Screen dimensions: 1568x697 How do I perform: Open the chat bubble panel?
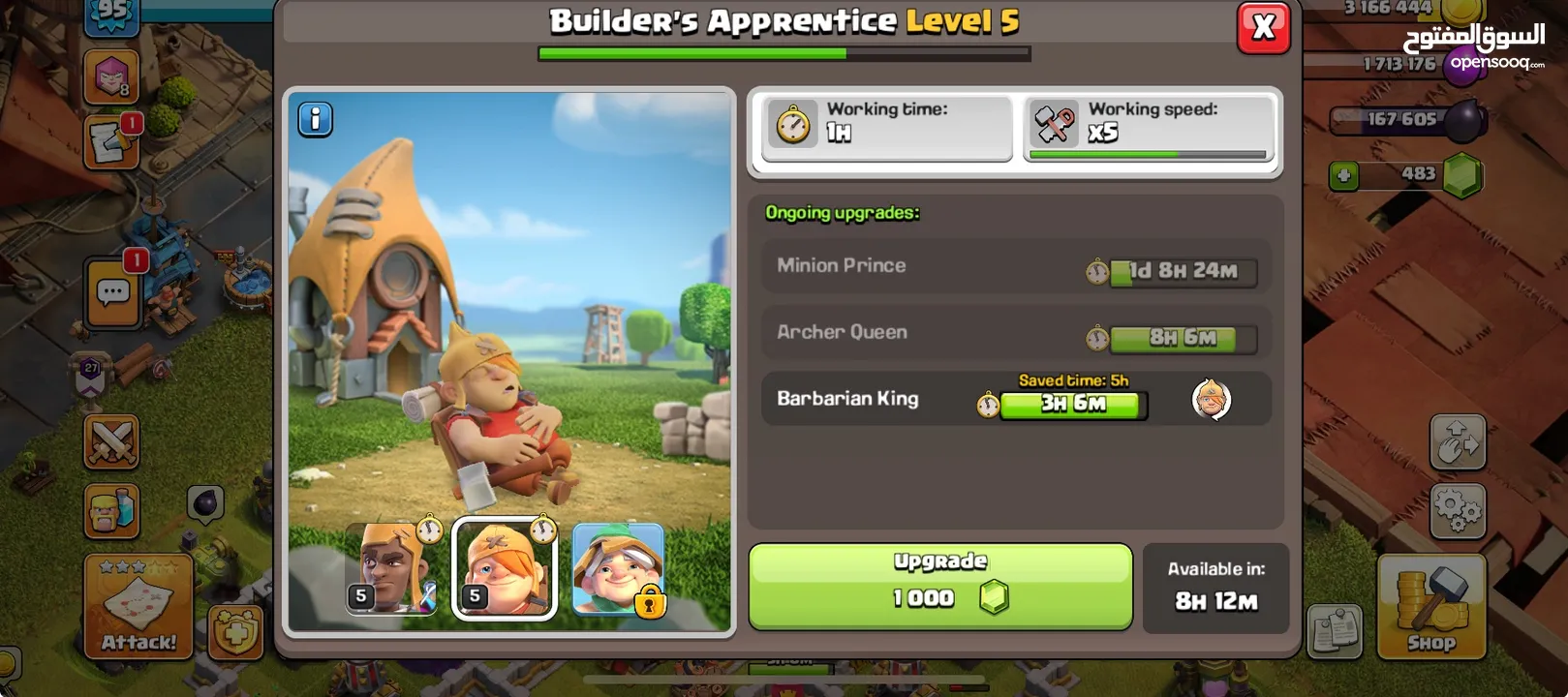pyautogui.click(x=112, y=291)
